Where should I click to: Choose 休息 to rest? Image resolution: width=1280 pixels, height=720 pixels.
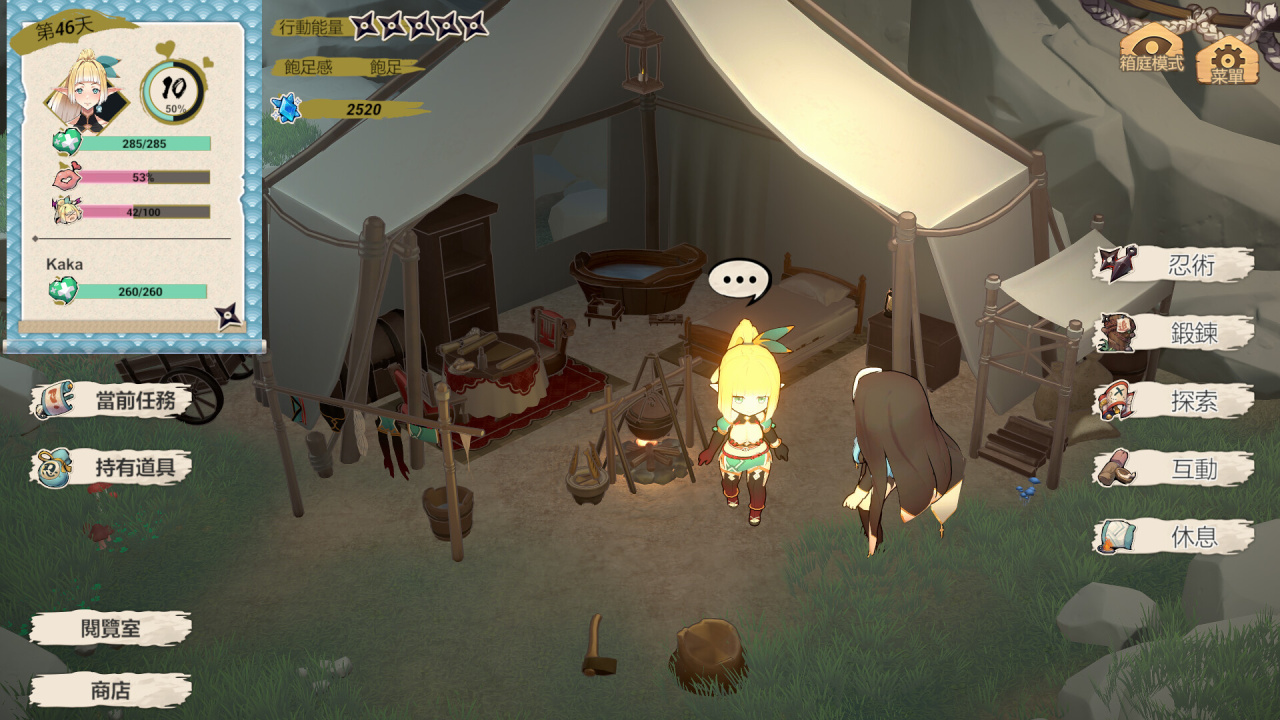click(x=1175, y=537)
